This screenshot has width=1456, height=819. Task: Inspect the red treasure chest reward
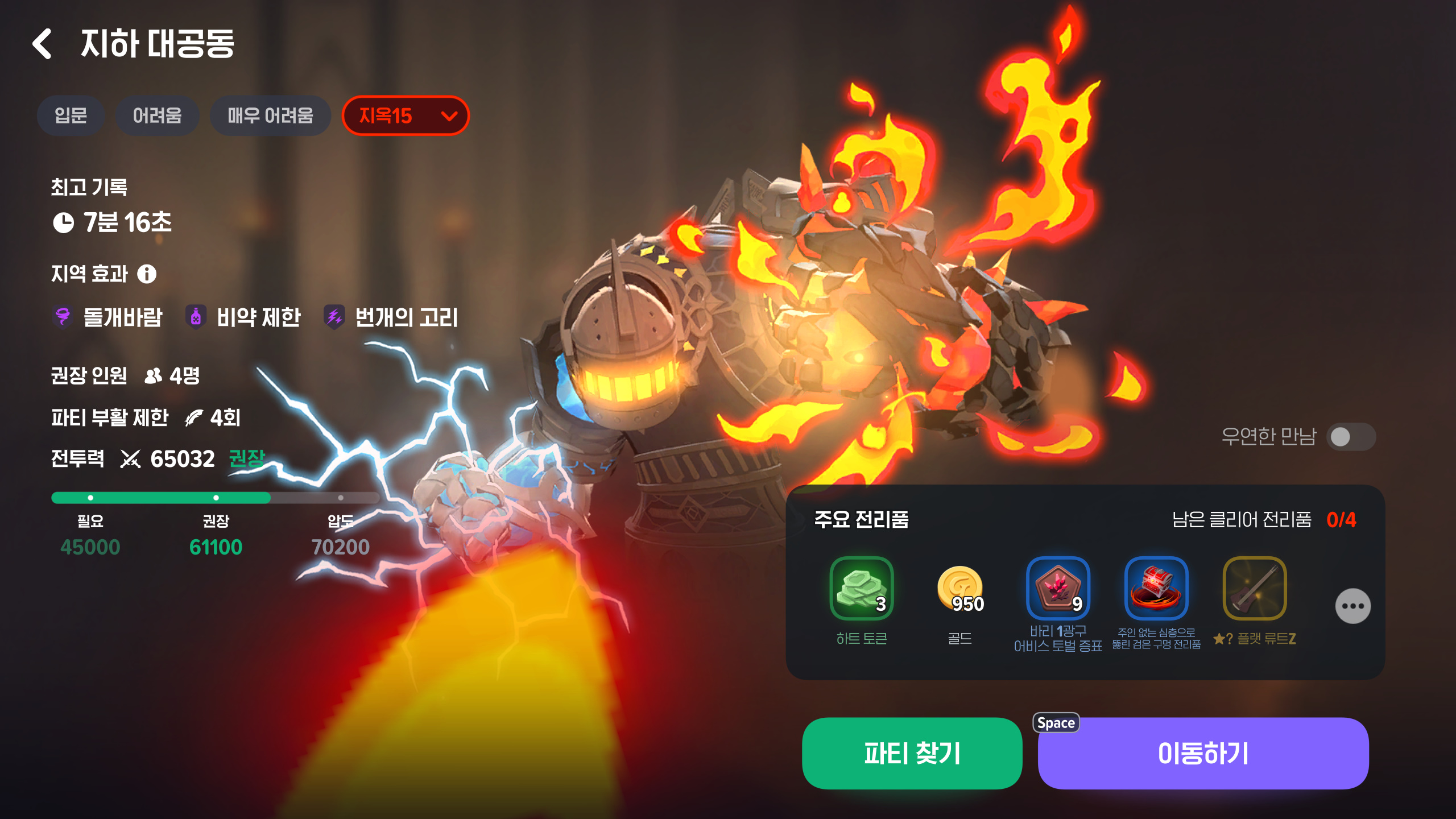1156,588
